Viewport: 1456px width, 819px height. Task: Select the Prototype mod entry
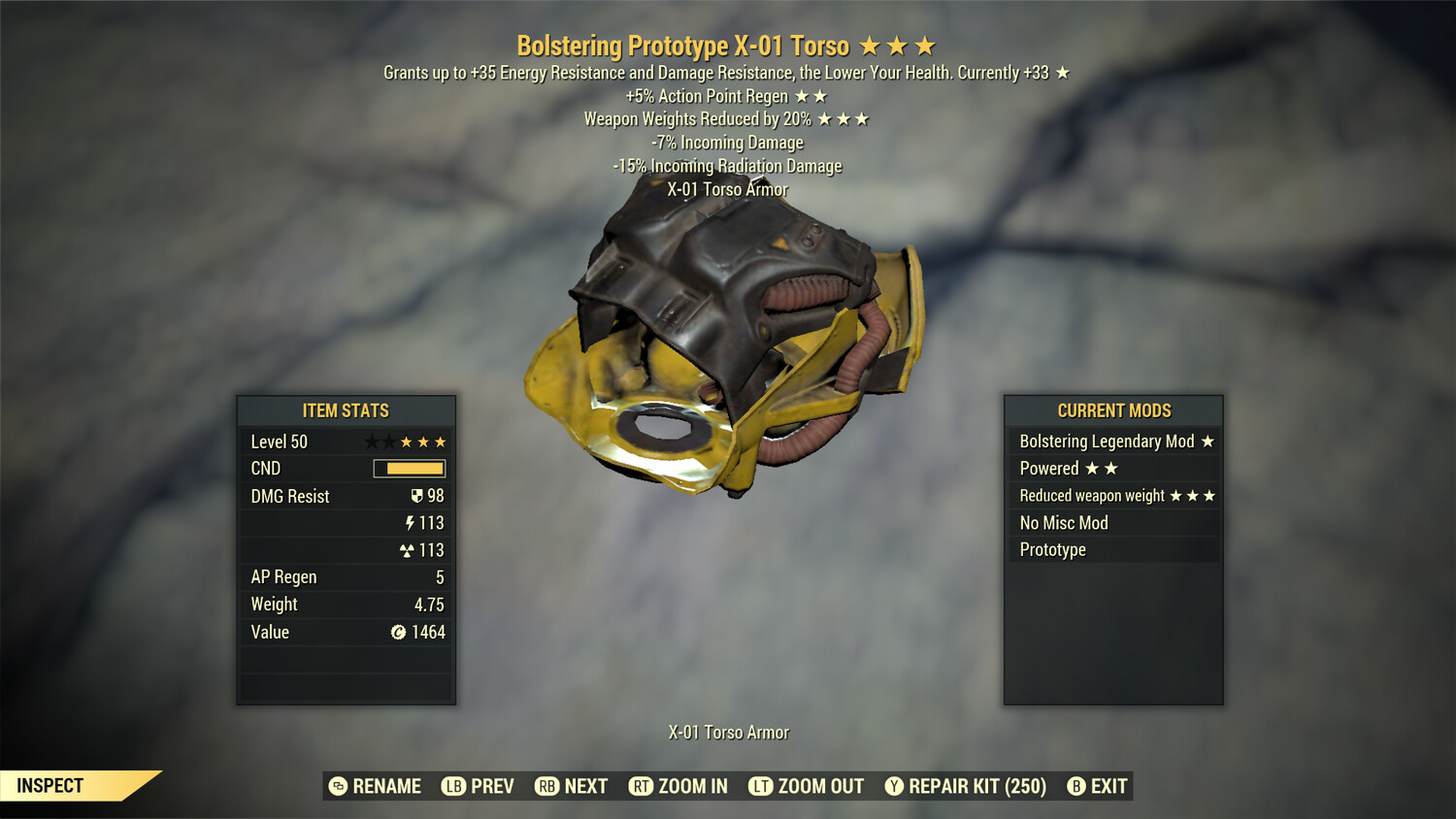[x=1052, y=549]
